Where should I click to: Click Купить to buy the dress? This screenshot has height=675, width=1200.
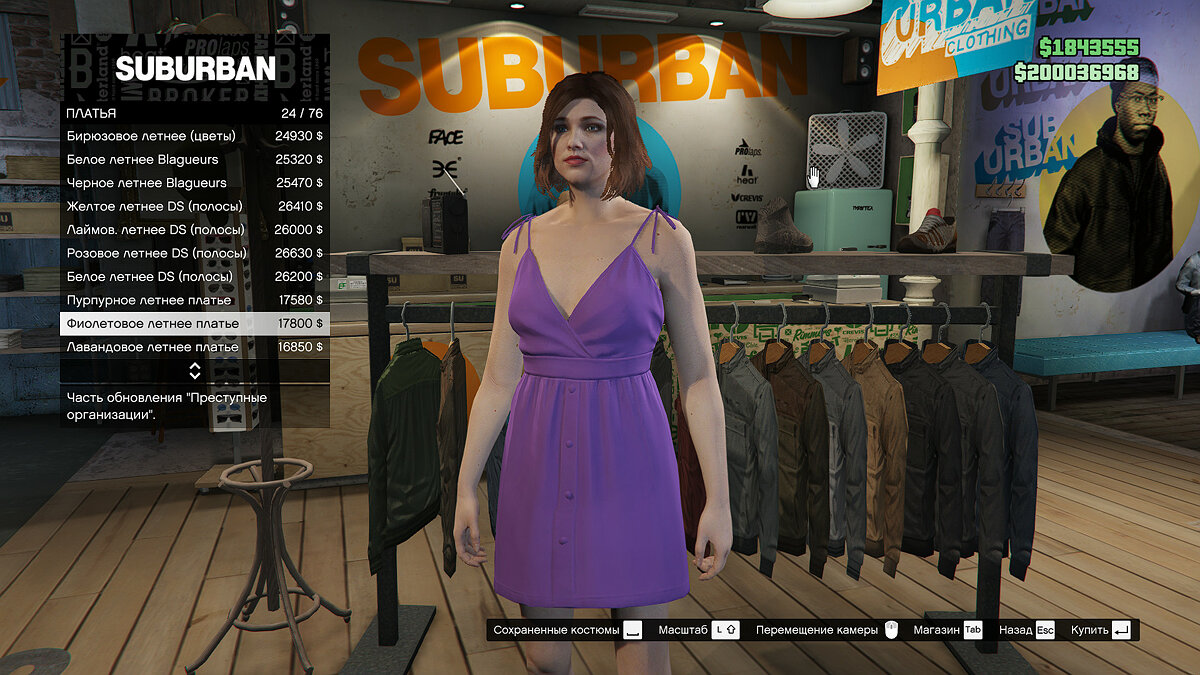1100,630
